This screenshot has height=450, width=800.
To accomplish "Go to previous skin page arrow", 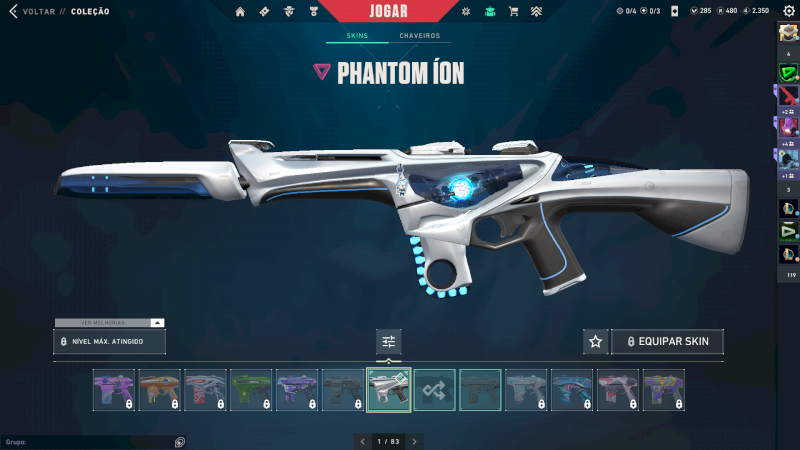I will 361,441.
